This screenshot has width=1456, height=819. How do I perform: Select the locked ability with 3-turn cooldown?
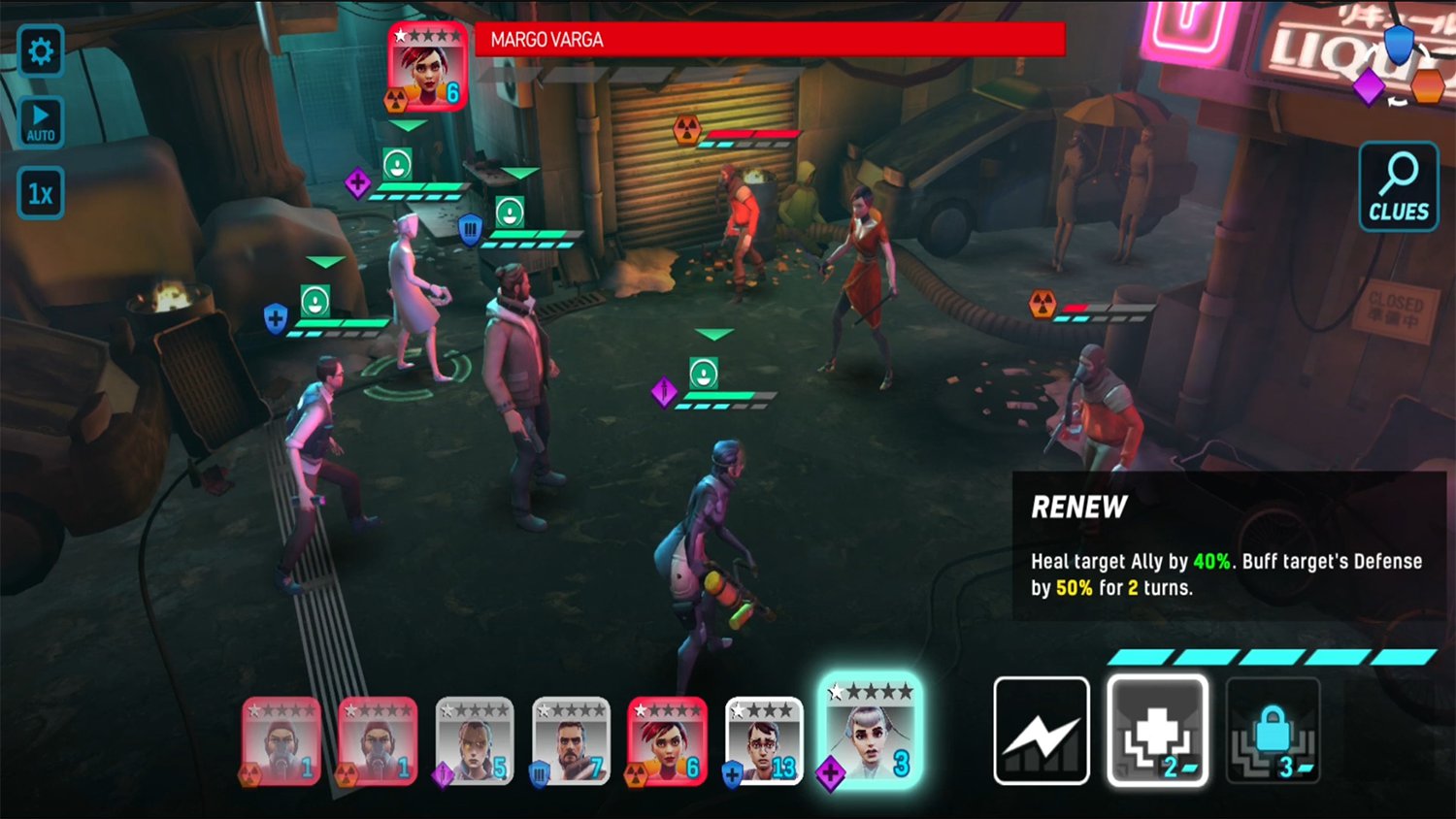click(x=1272, y=729)
